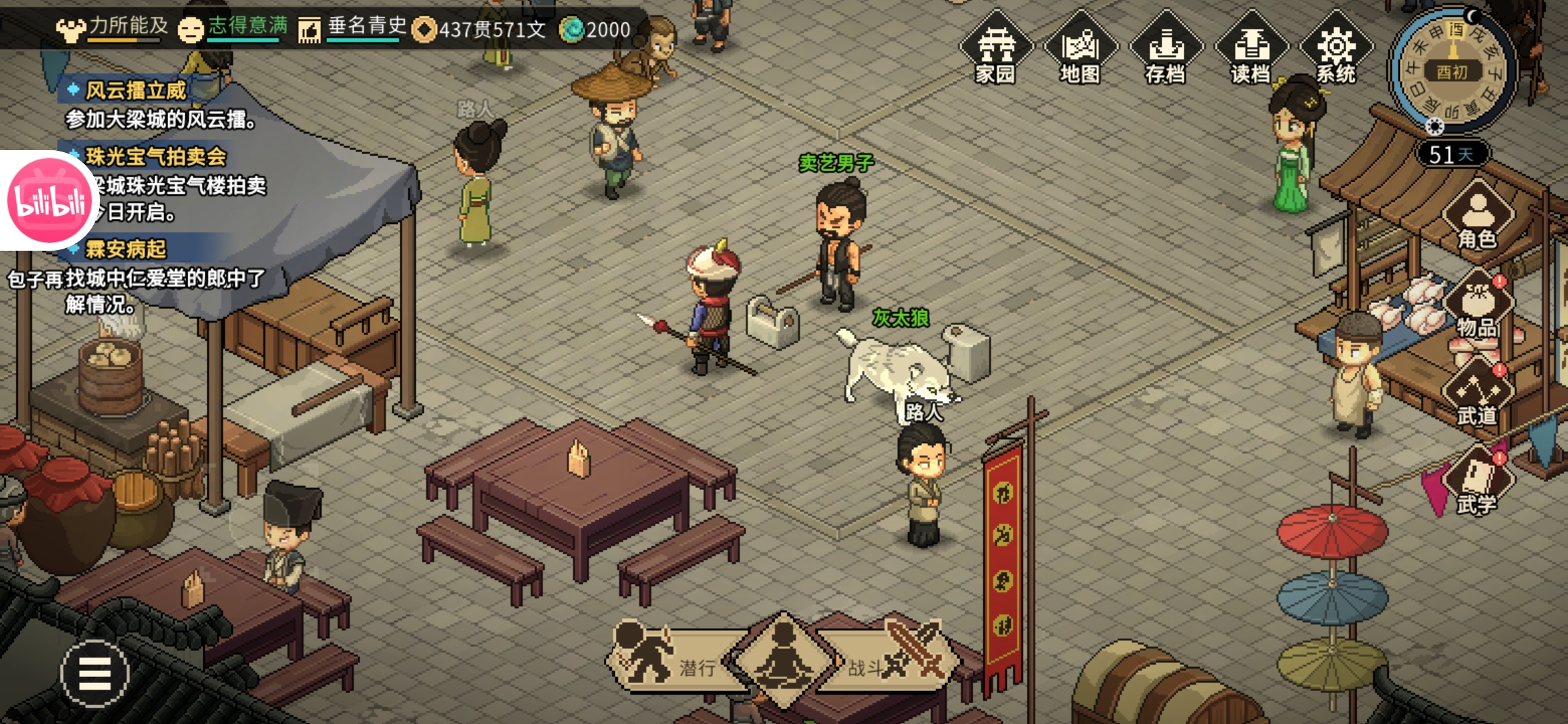
Task: Open the round hamburger menu button
Action: coord(95,674)
